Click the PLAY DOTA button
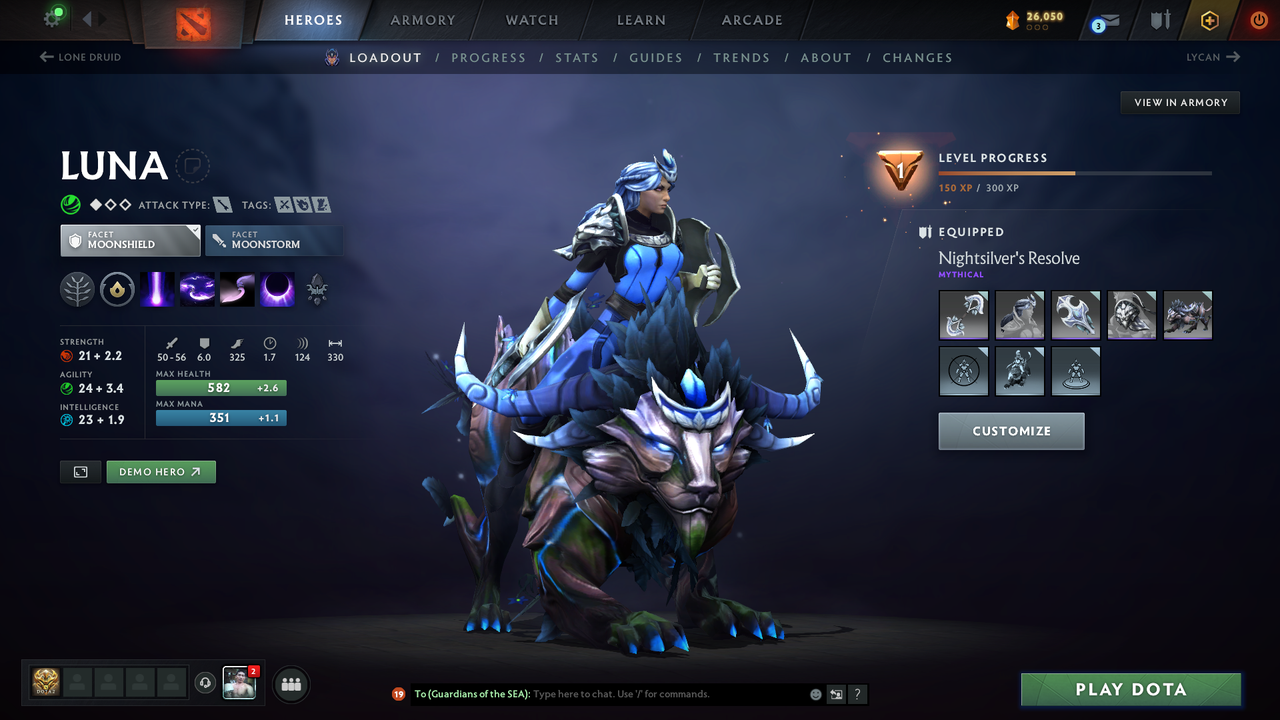1280x720 pixels. (x=1130, y=689)
